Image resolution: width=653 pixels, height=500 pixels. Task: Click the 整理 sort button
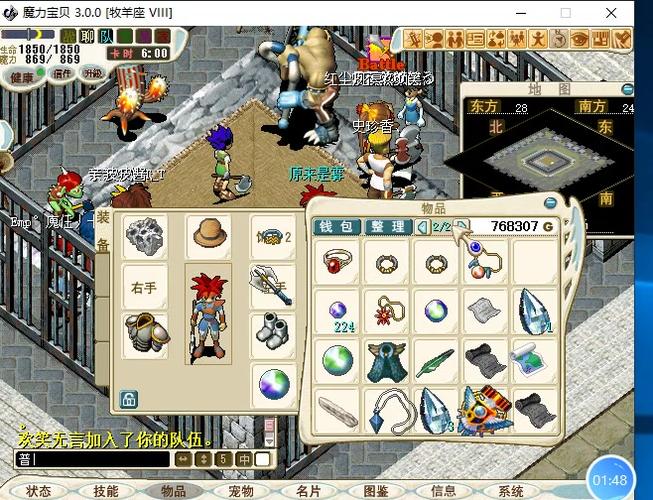tap(387, 227)
